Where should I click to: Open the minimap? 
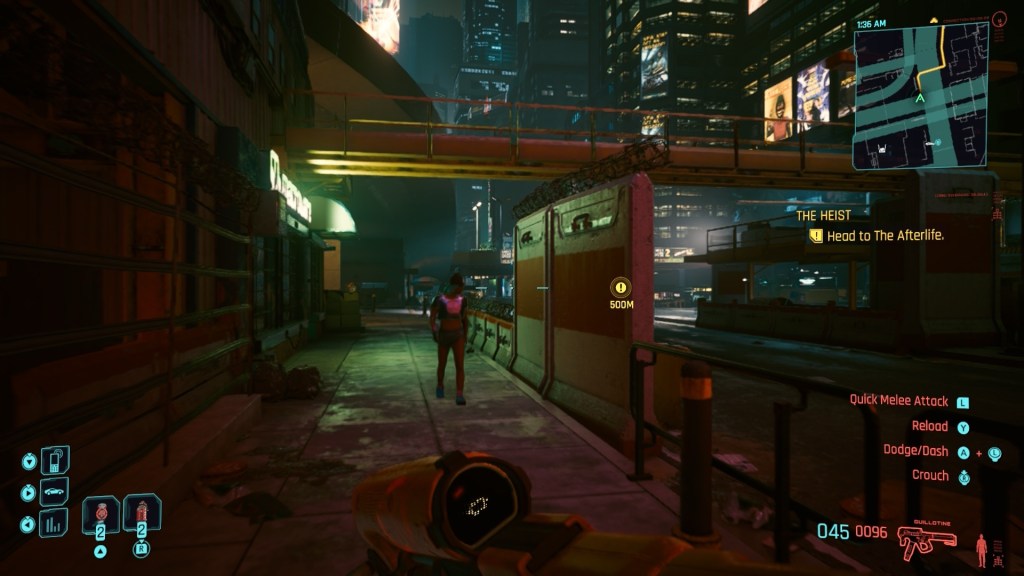click(920, 94)
